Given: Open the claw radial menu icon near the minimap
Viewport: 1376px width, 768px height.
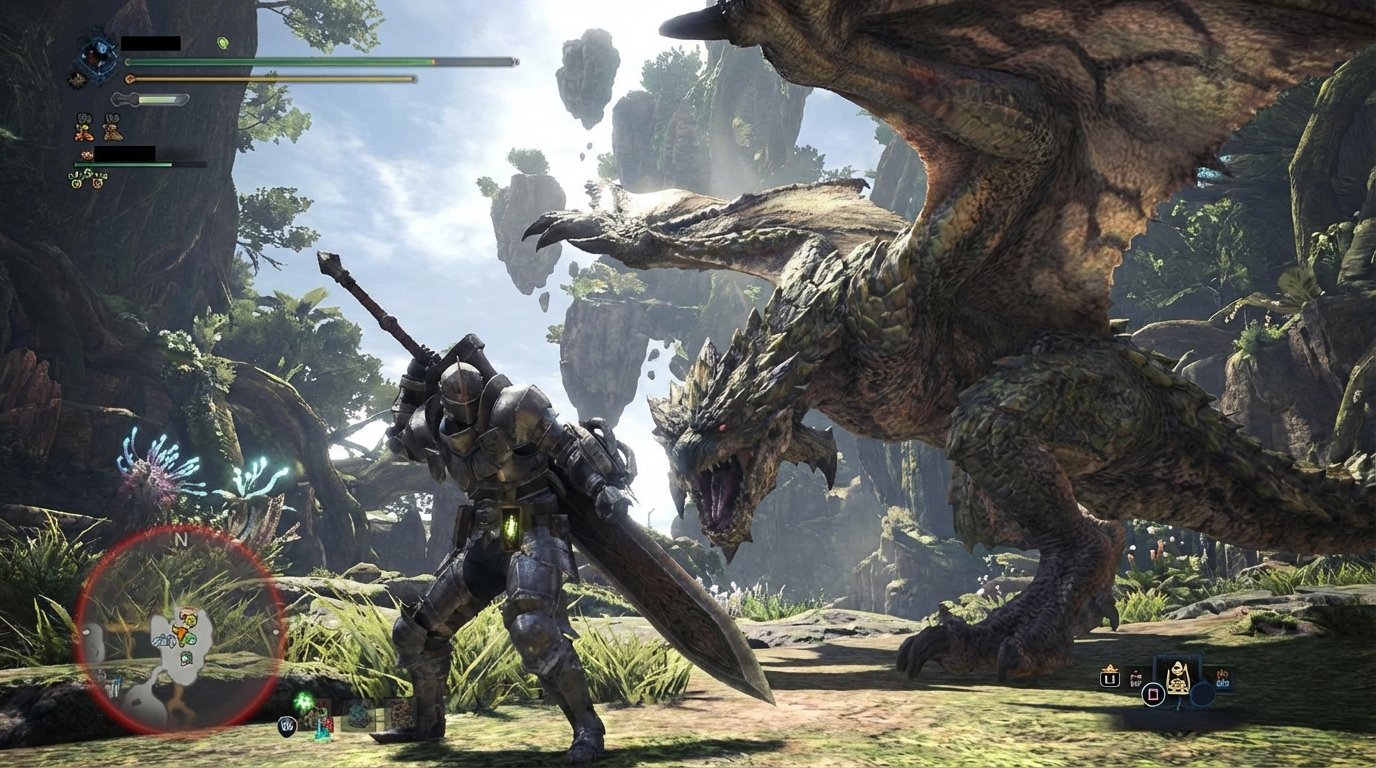Looking at the screenshot, I should [286, 726].
